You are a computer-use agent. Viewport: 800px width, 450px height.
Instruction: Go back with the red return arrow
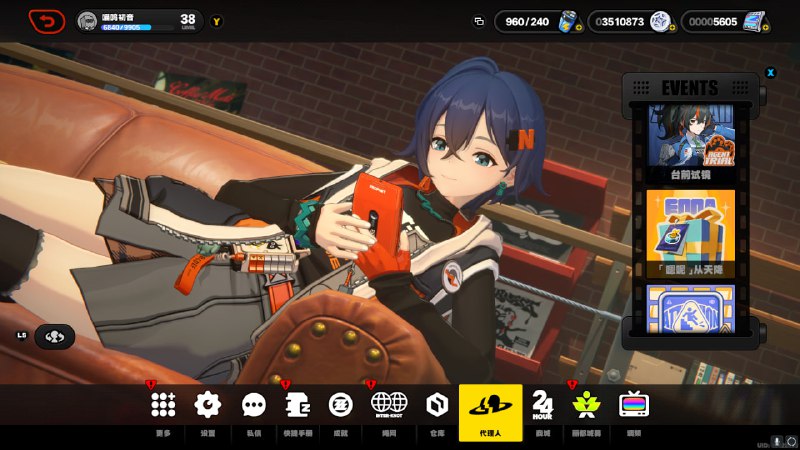(x=46, y=21)
